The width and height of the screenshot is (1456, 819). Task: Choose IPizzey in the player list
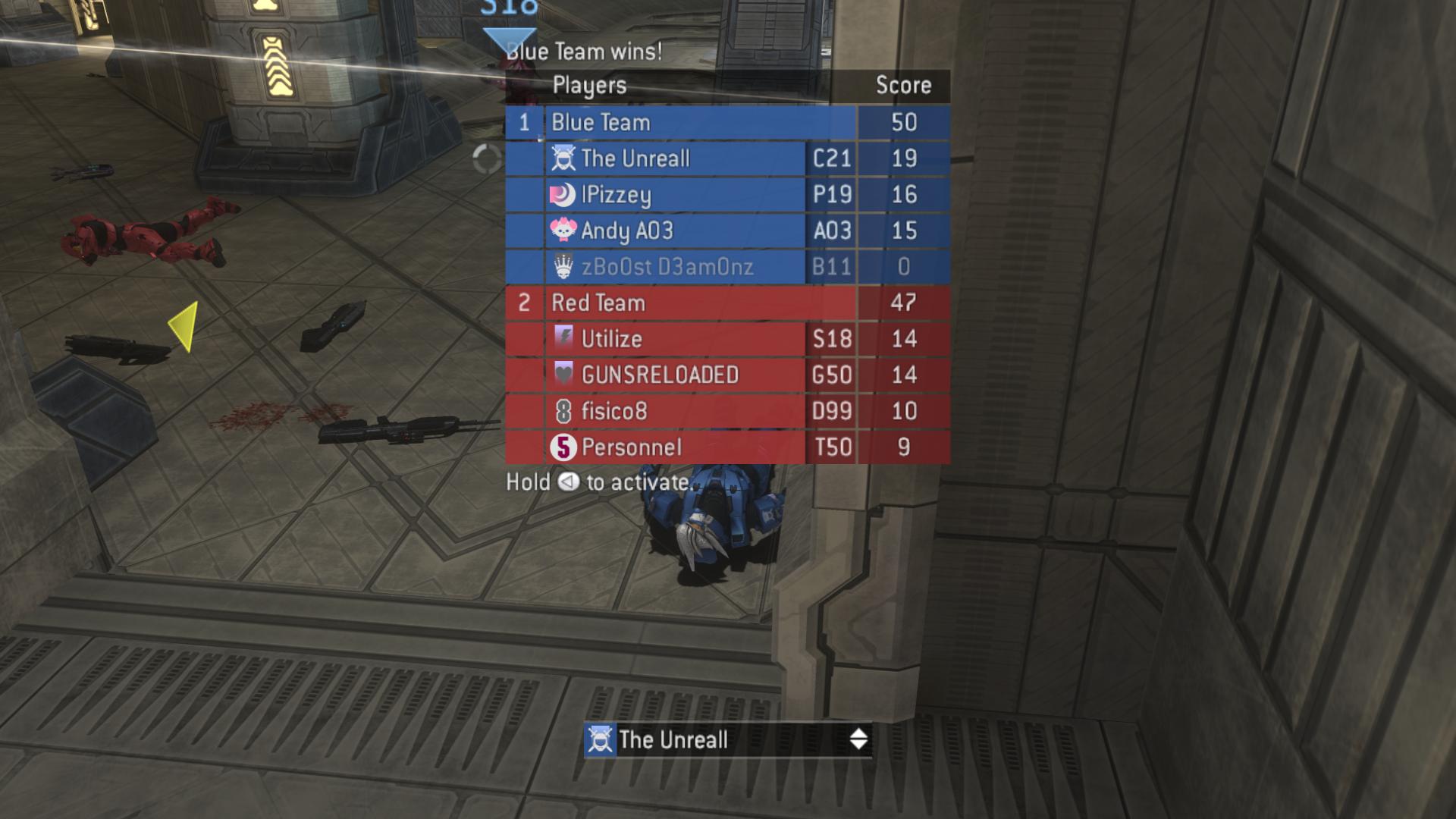(675, 195)
